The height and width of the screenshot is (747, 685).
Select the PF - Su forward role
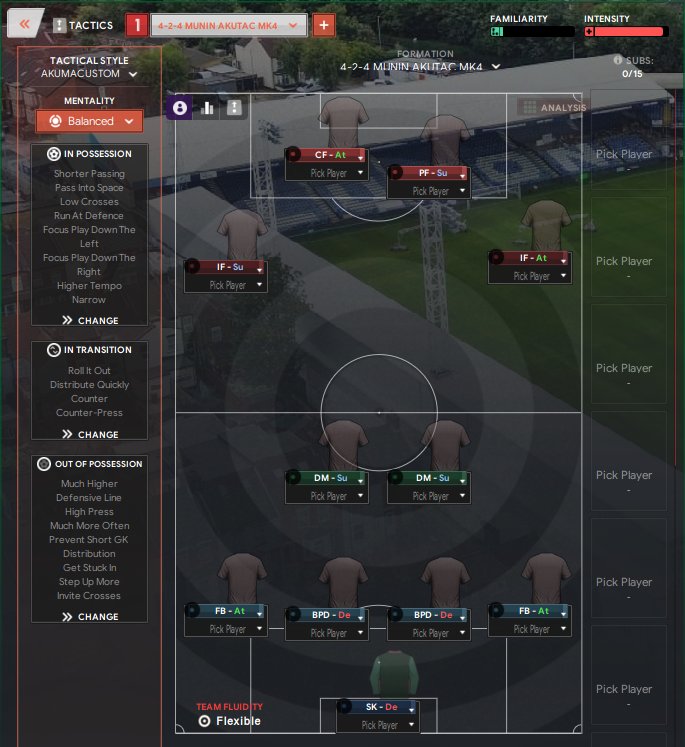pyautogui.click(x=428, y=173)
